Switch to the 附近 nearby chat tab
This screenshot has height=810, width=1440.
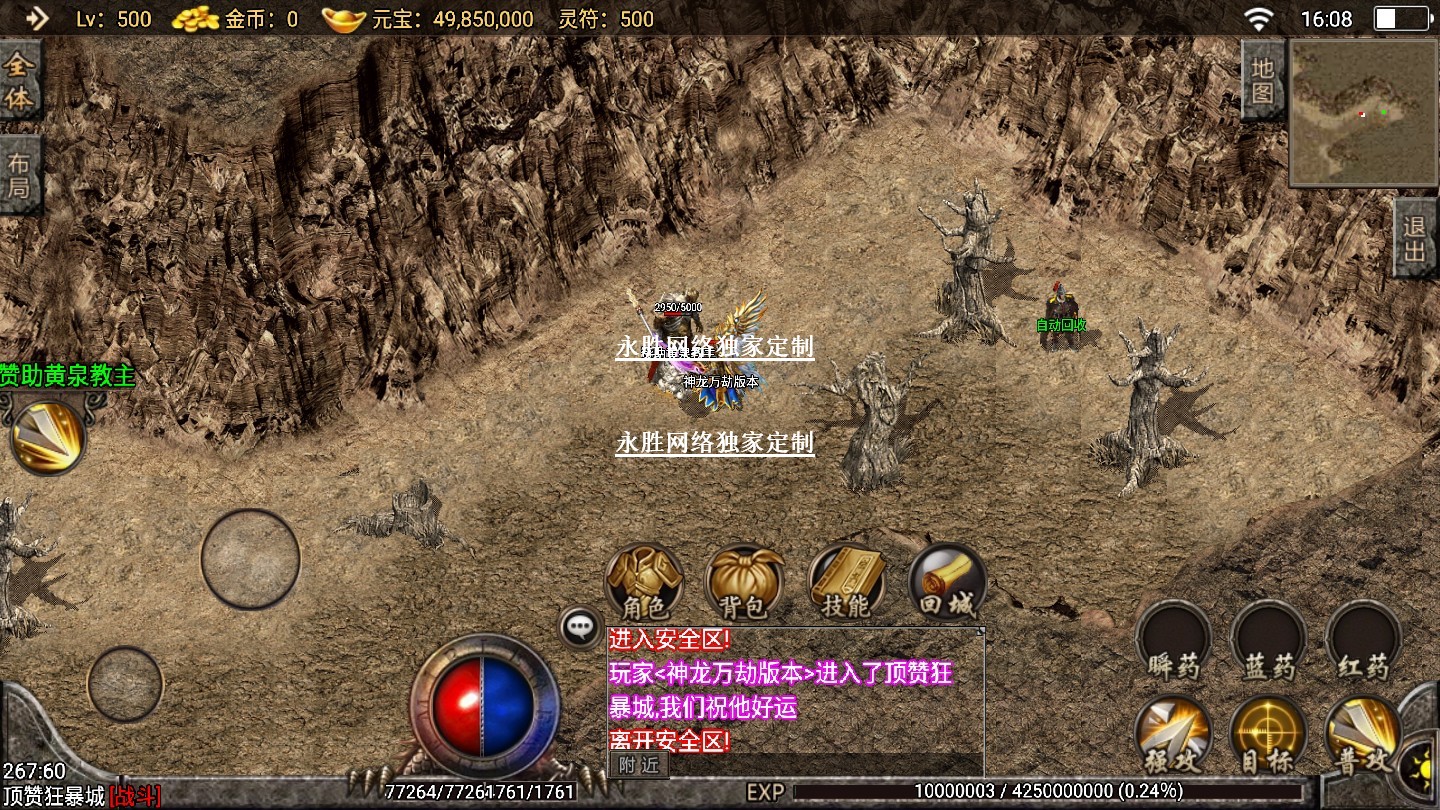pos(638,765)
